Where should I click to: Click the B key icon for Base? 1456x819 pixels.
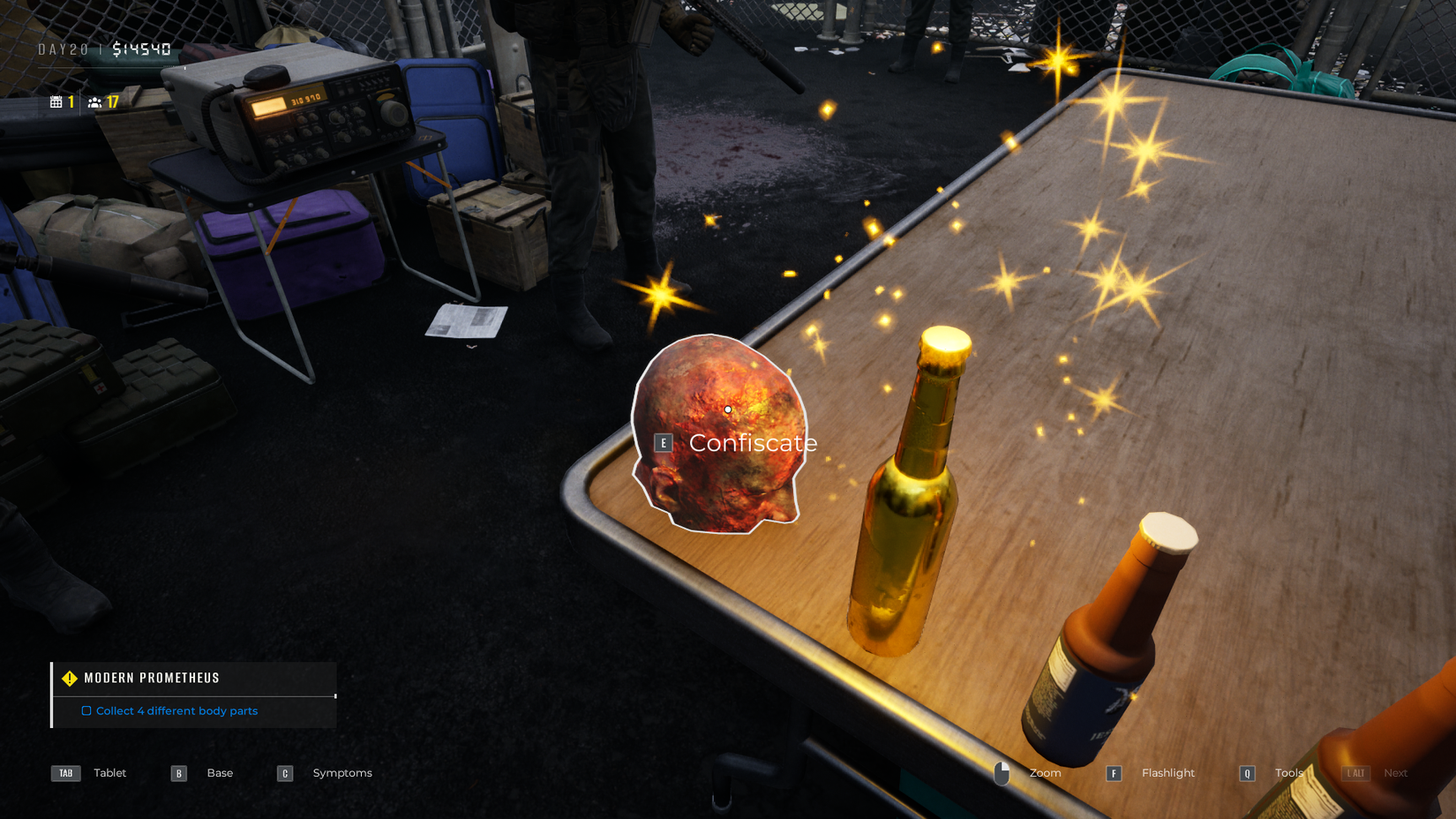[178, 772]
